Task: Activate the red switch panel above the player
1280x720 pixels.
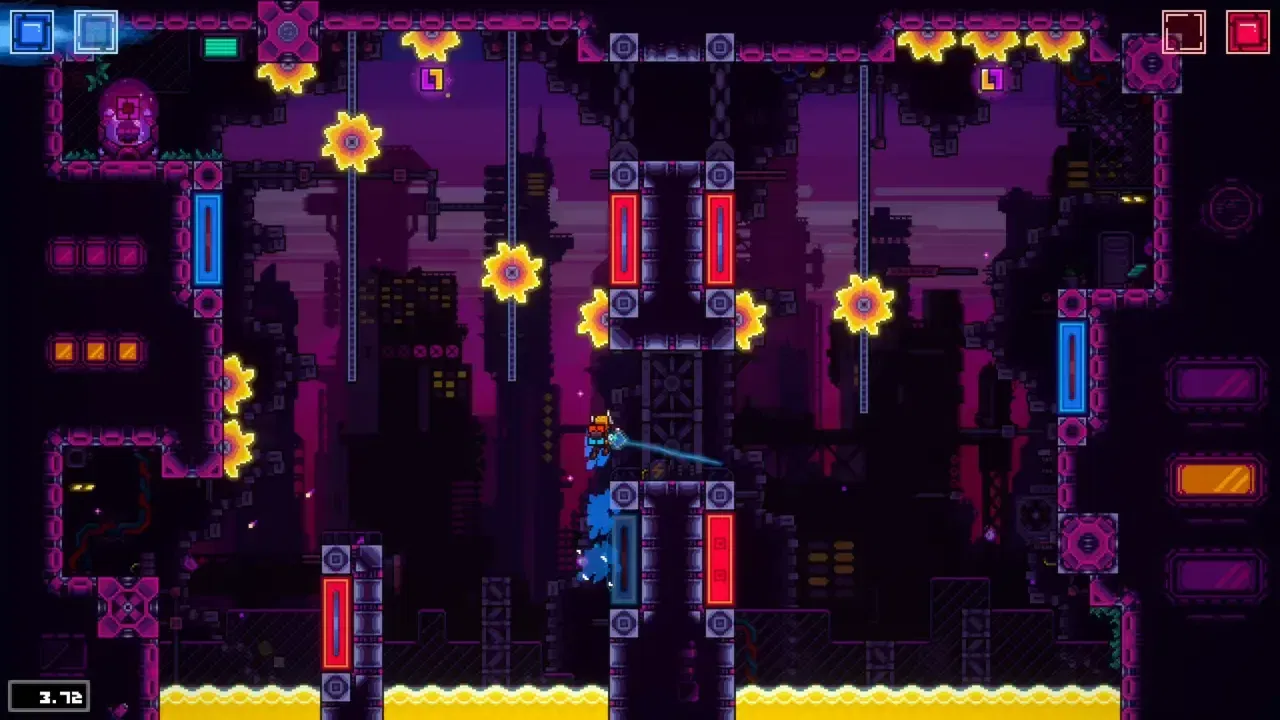Action: coord(625,240)
